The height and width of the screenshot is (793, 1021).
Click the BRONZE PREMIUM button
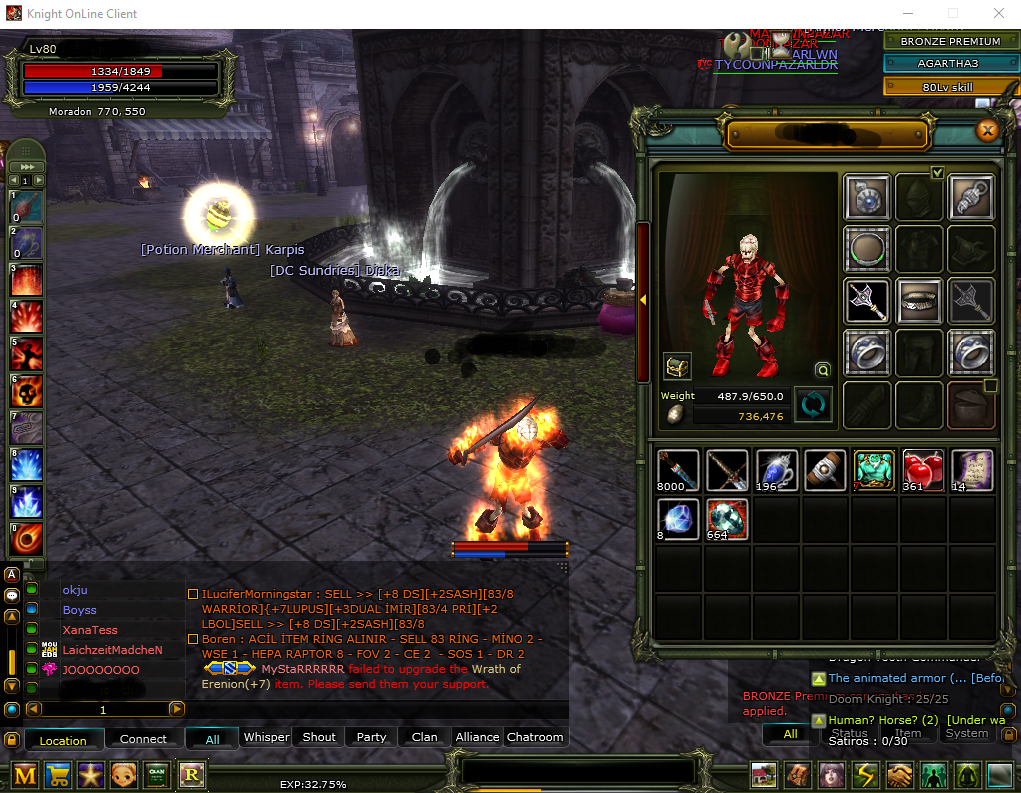[x=949, y=42]
